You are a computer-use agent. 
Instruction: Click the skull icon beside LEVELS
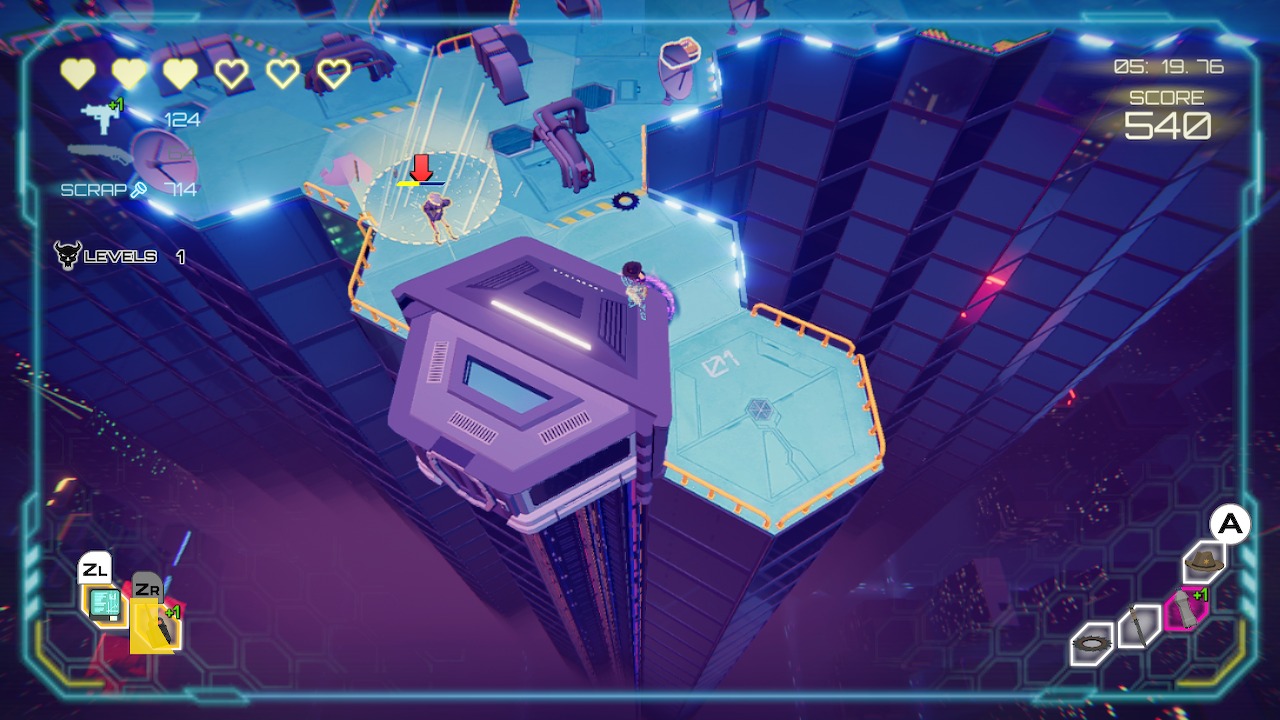coord(66,255)
